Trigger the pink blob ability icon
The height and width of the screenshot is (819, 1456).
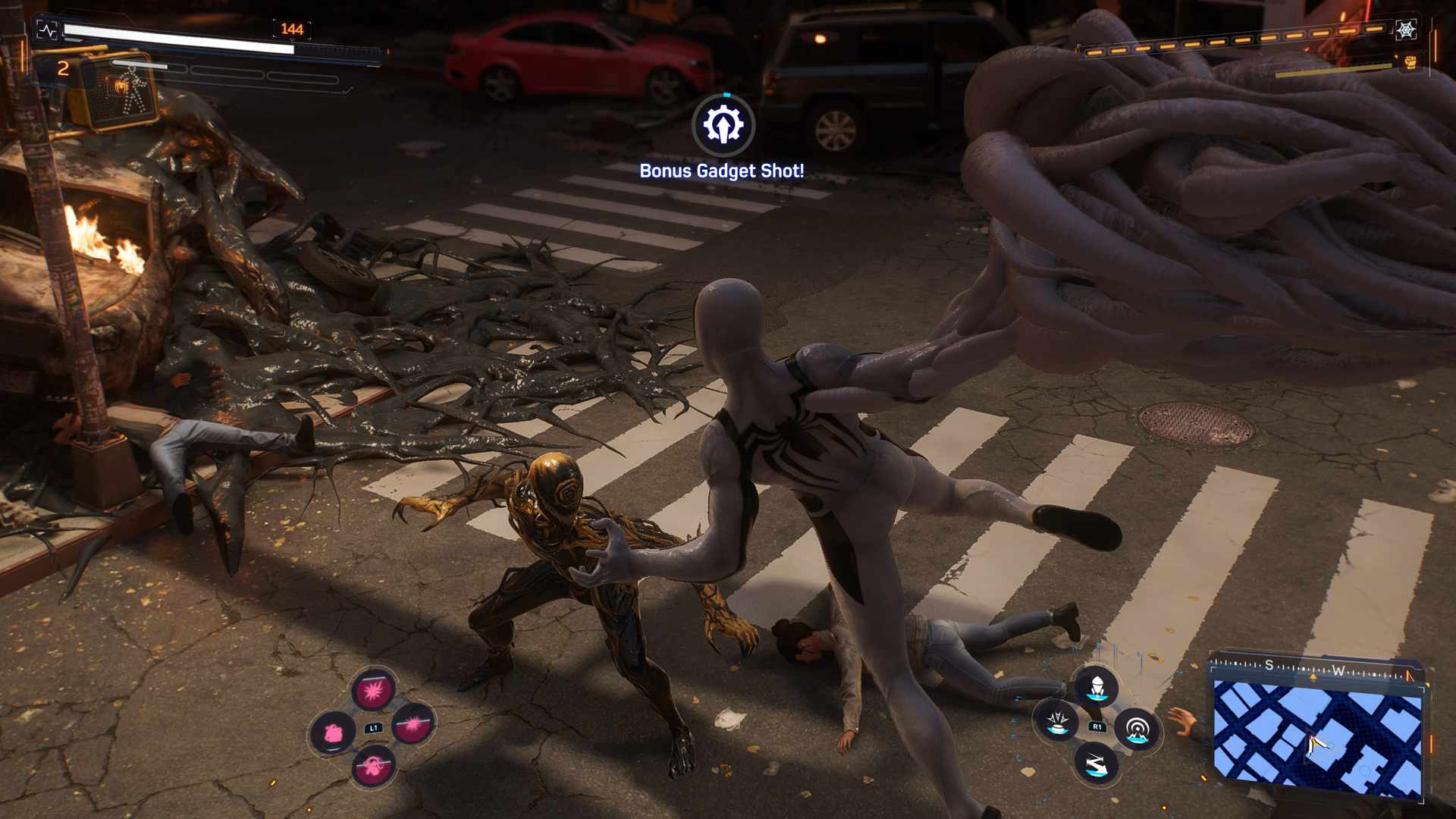tap(333, 733)
